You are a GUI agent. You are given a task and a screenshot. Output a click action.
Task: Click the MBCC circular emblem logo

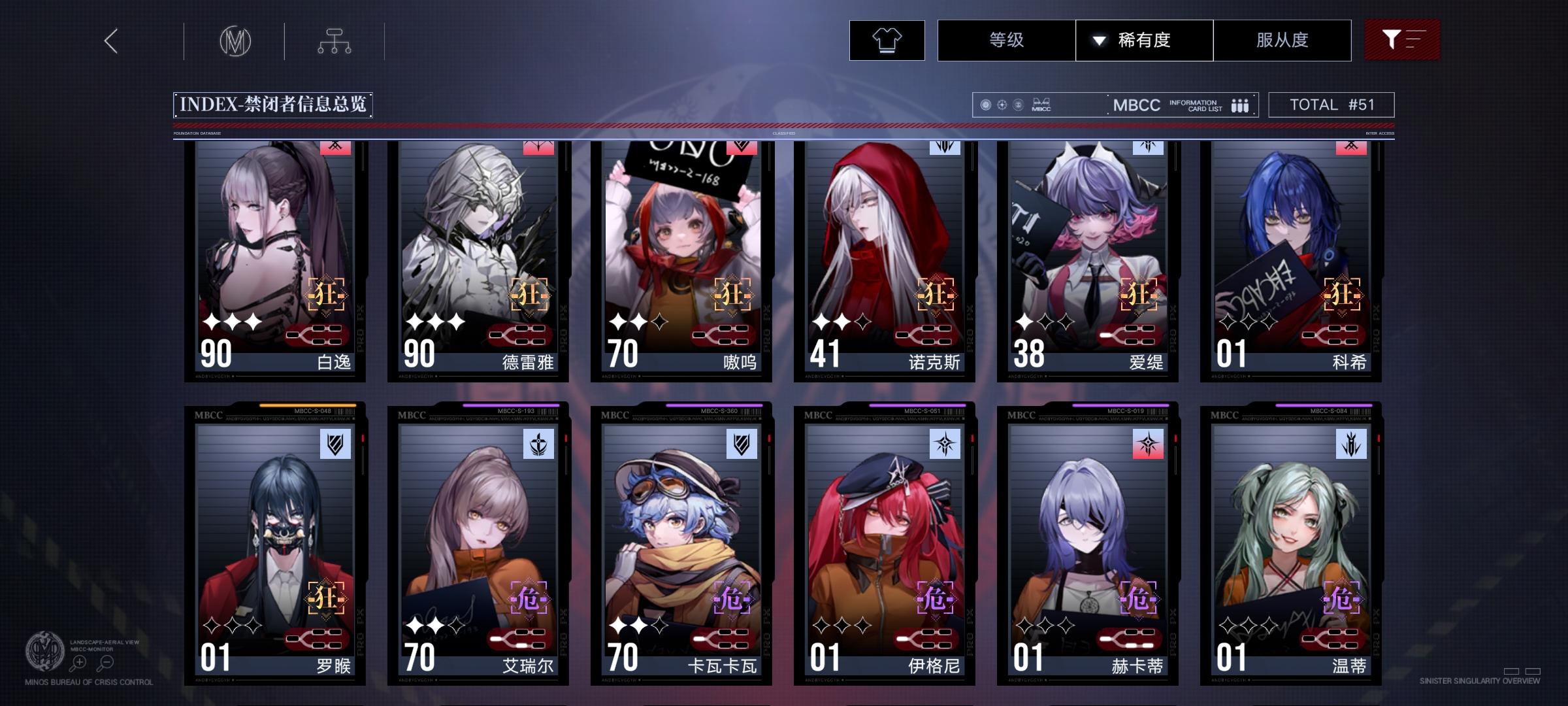click(236, 41)
